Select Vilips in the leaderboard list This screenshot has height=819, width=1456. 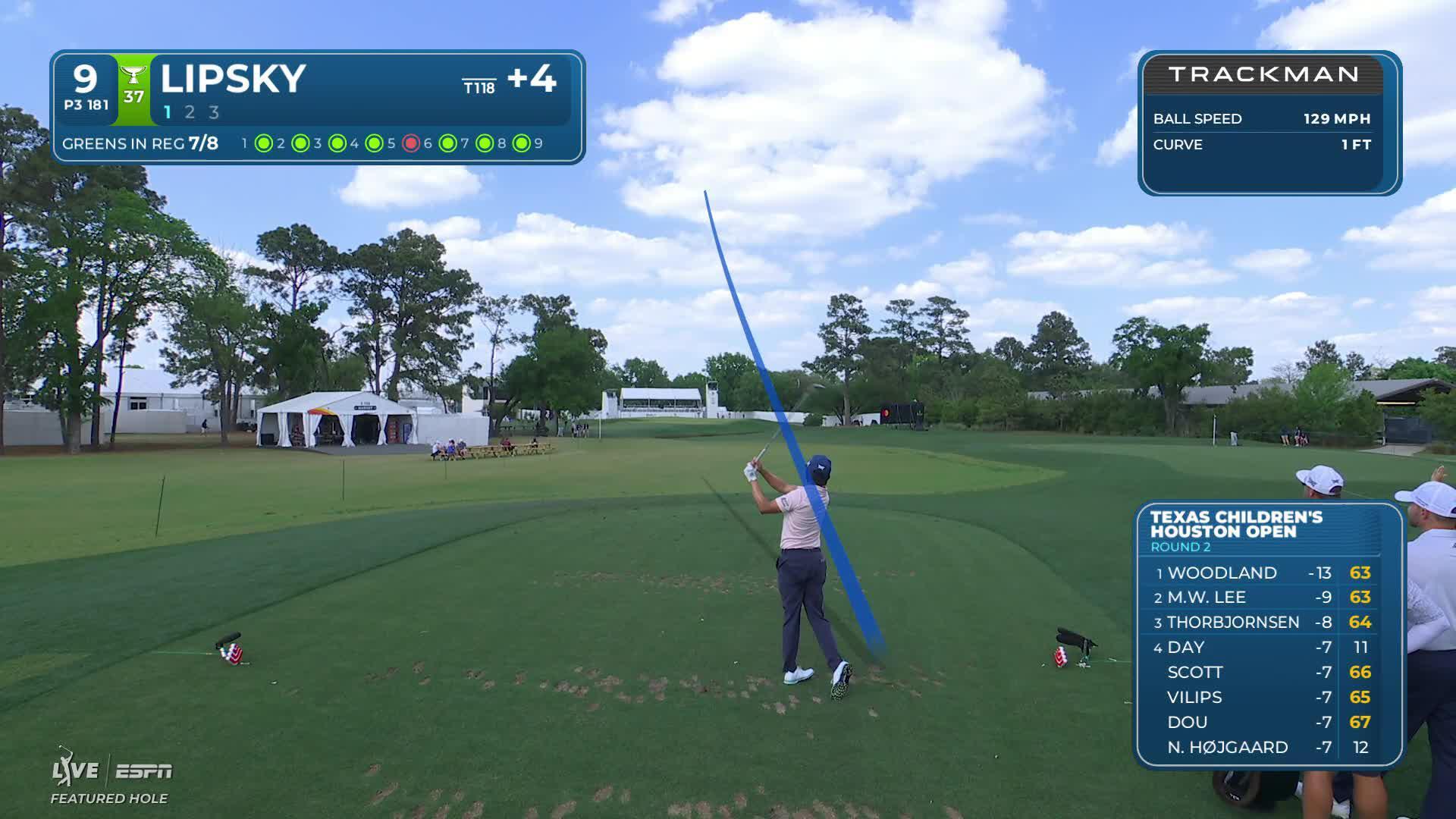1263,697
